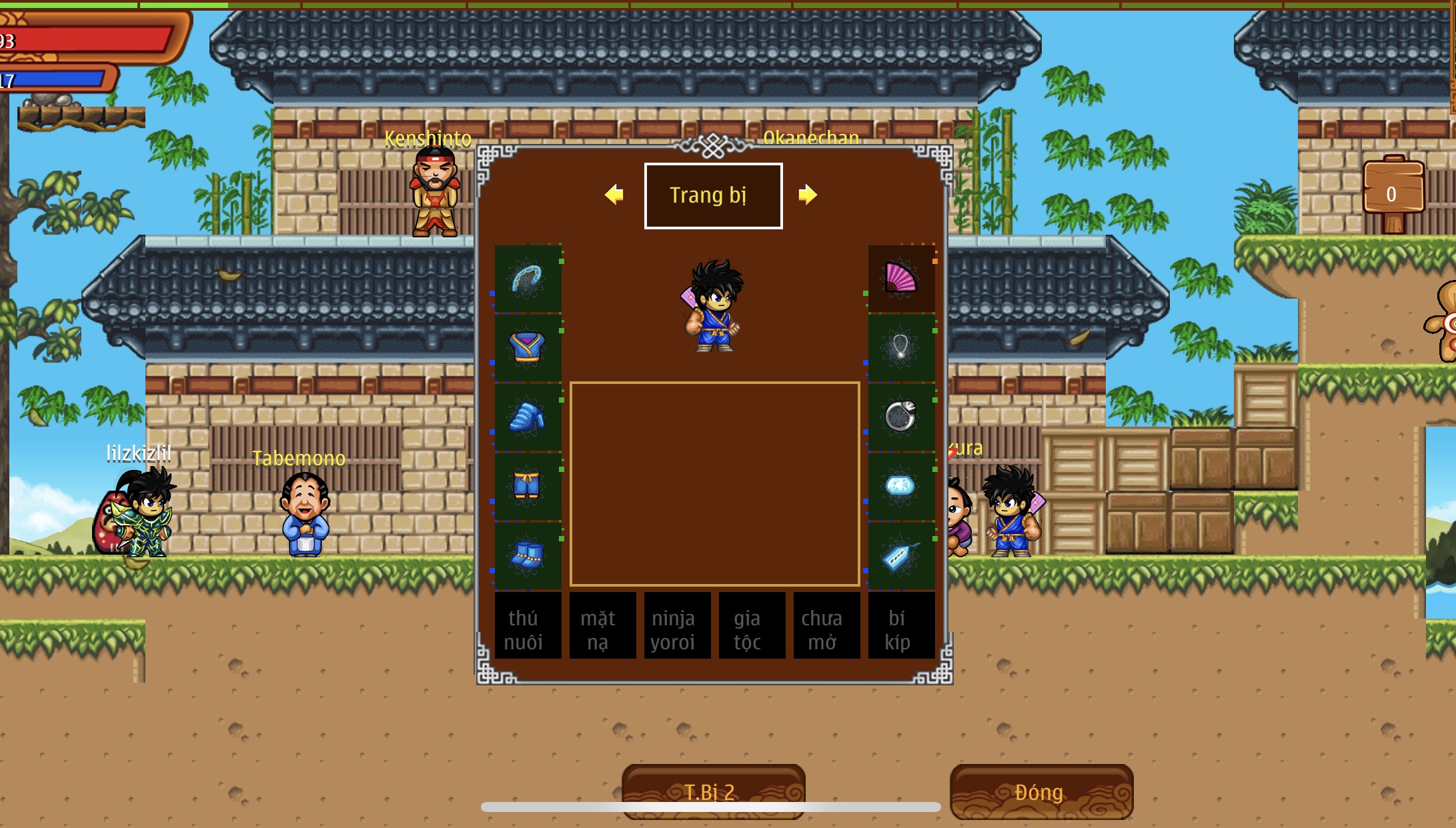Pick the blue pants equipment slot
This screenshot has height=828, width=1456.
(528, 487)
